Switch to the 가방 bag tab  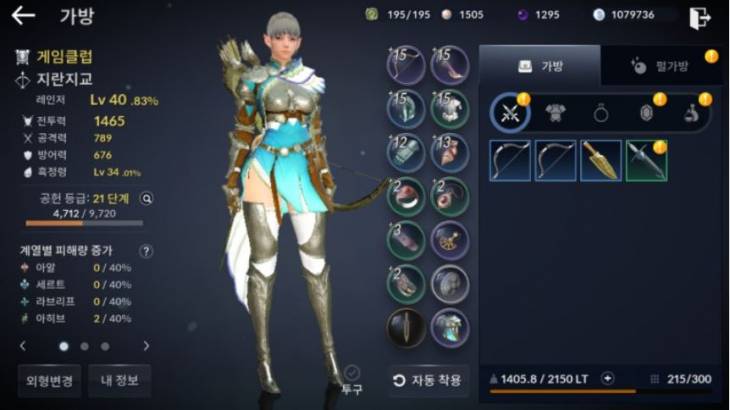click(x=540, y=65)
